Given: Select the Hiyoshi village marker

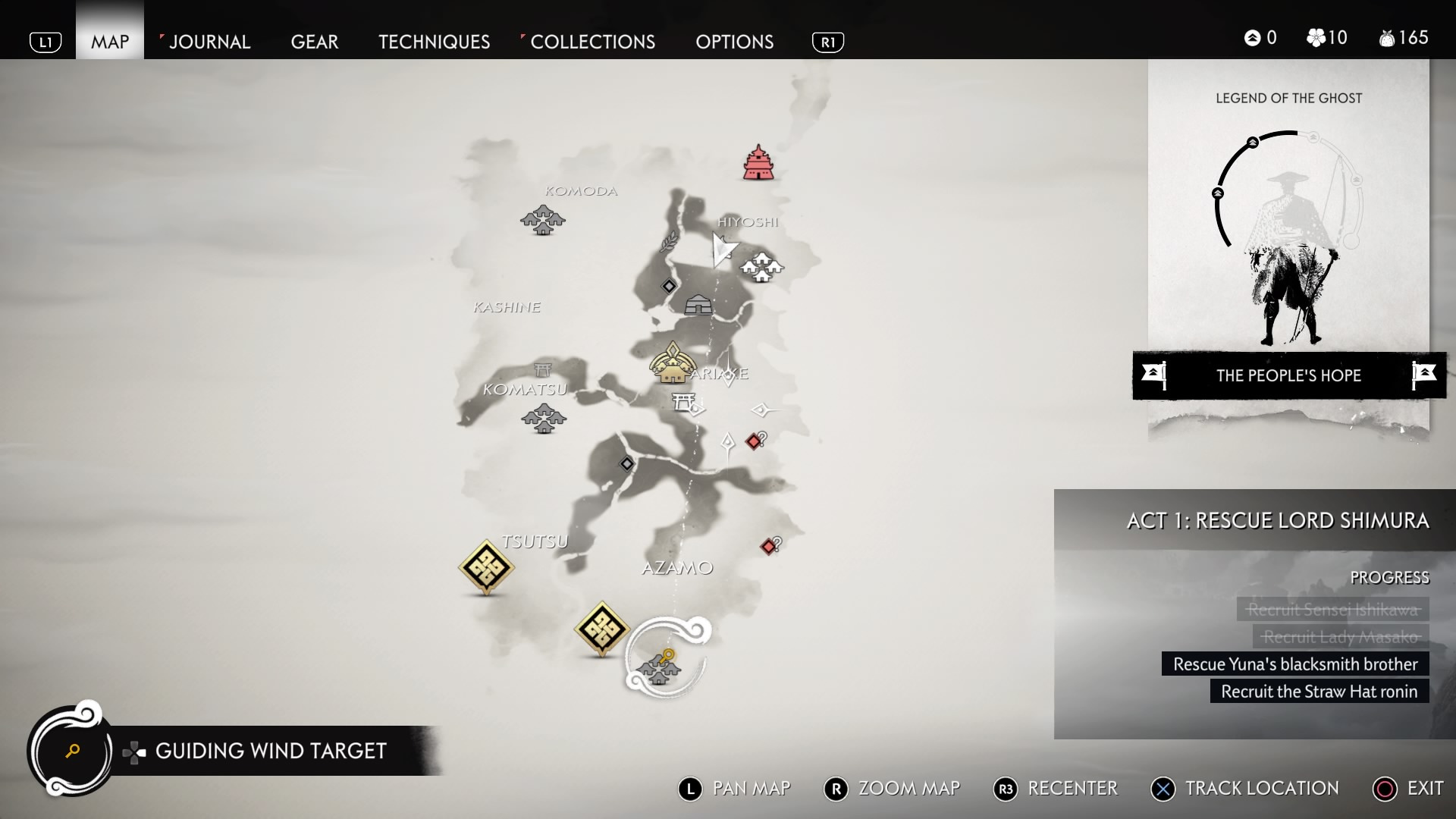Looking at the screenshot, I should (x=761, y=267).
